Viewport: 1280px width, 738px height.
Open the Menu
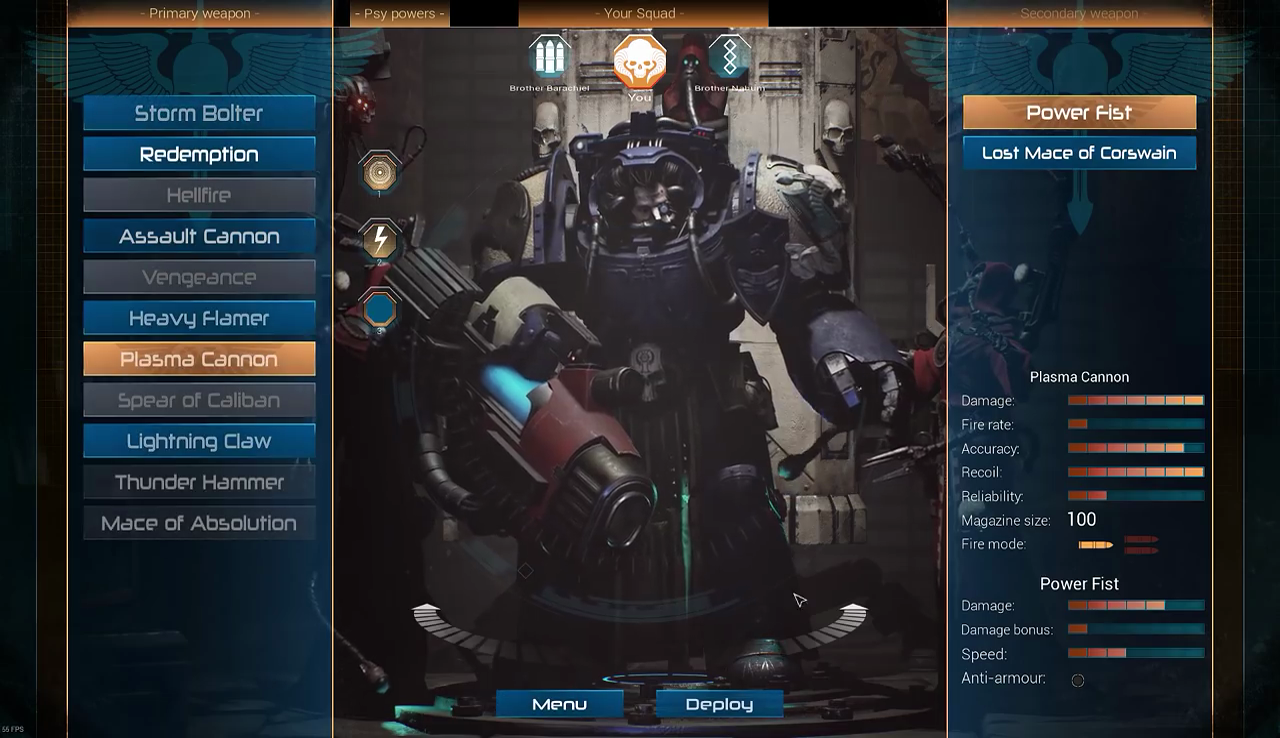[x=559, y=704]
